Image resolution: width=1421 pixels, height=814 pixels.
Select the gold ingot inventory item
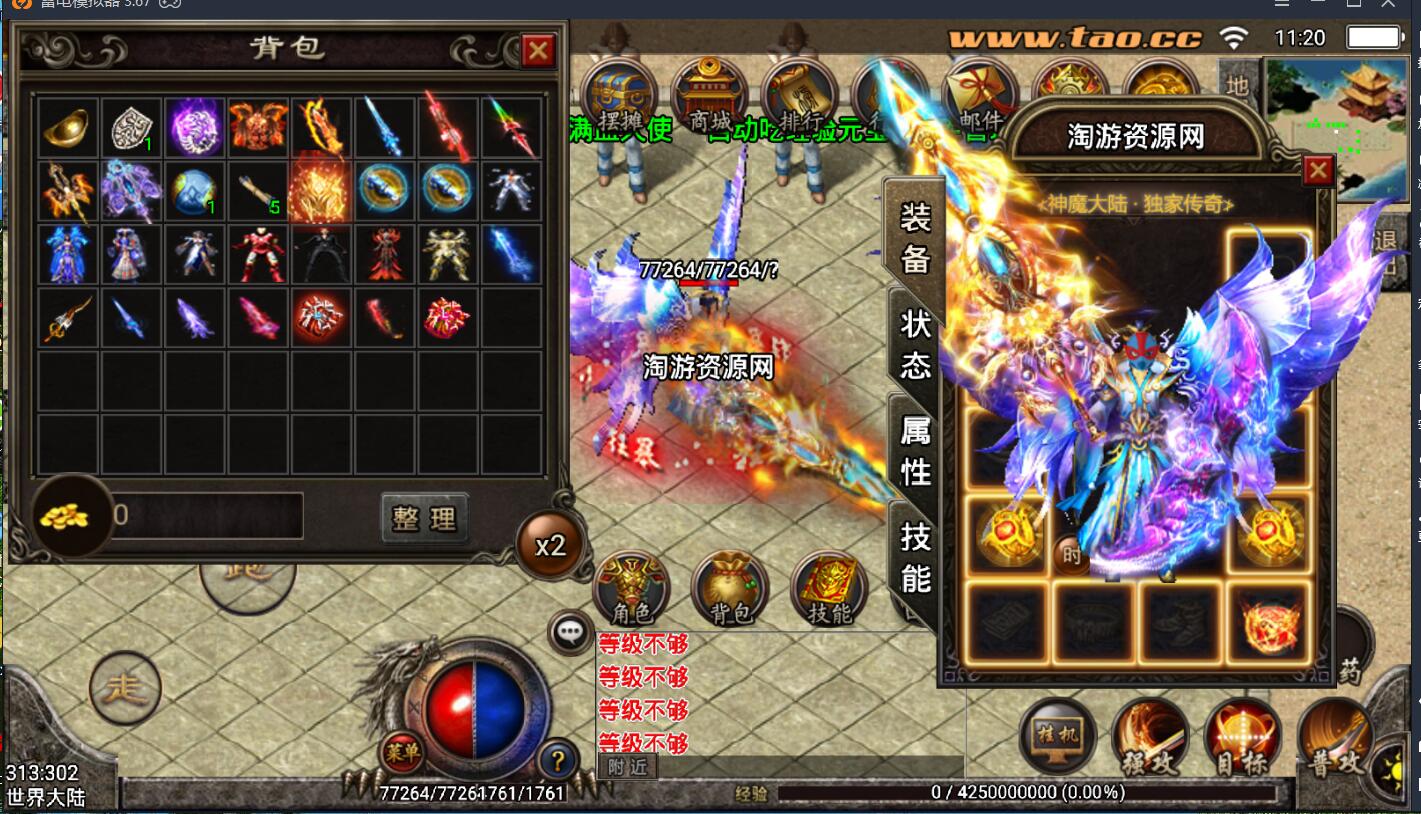click(66, 127)
